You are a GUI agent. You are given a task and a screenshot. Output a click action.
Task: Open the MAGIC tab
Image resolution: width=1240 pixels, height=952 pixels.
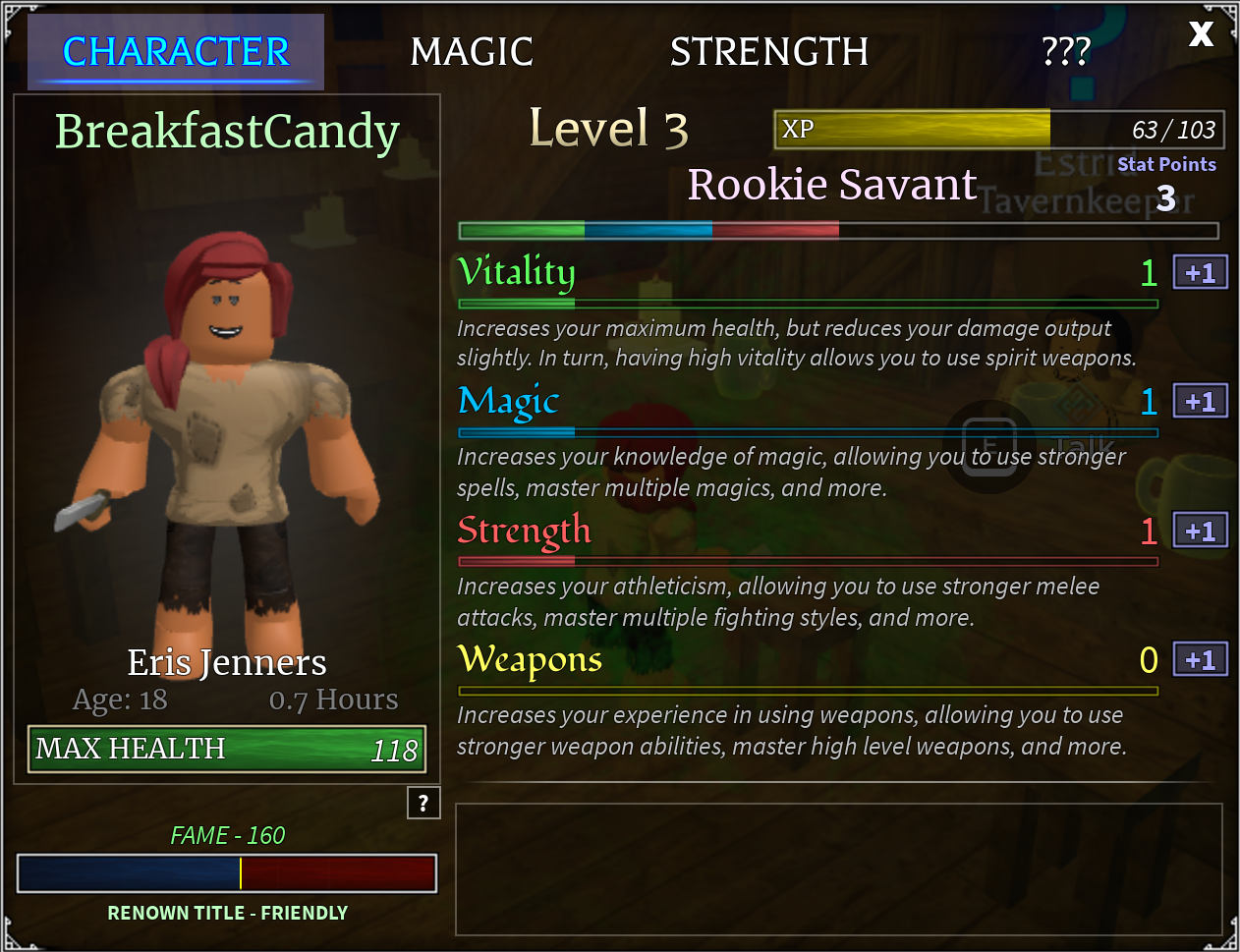point(472,52)
